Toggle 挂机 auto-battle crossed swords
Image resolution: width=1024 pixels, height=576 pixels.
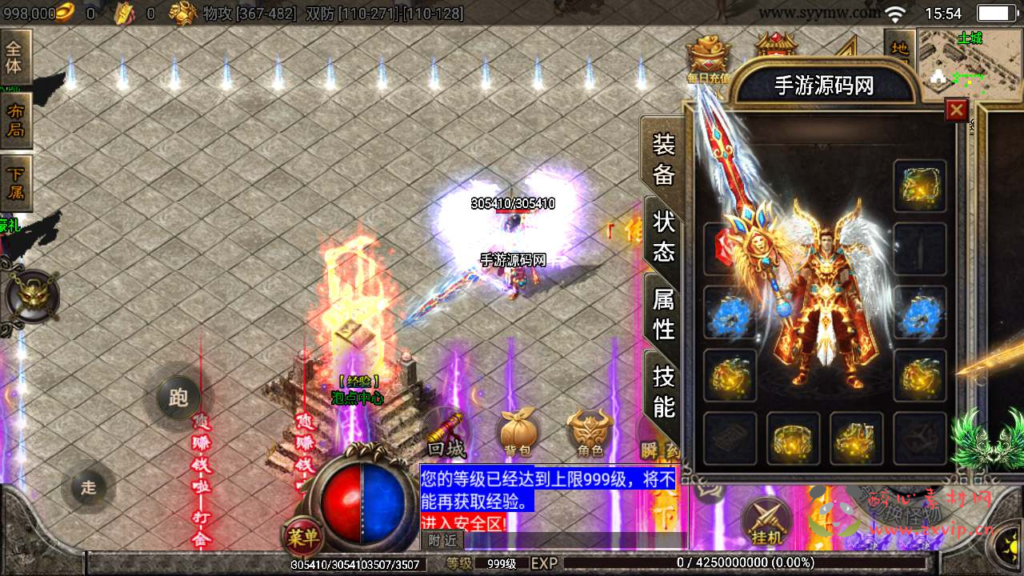pos(767,521)
